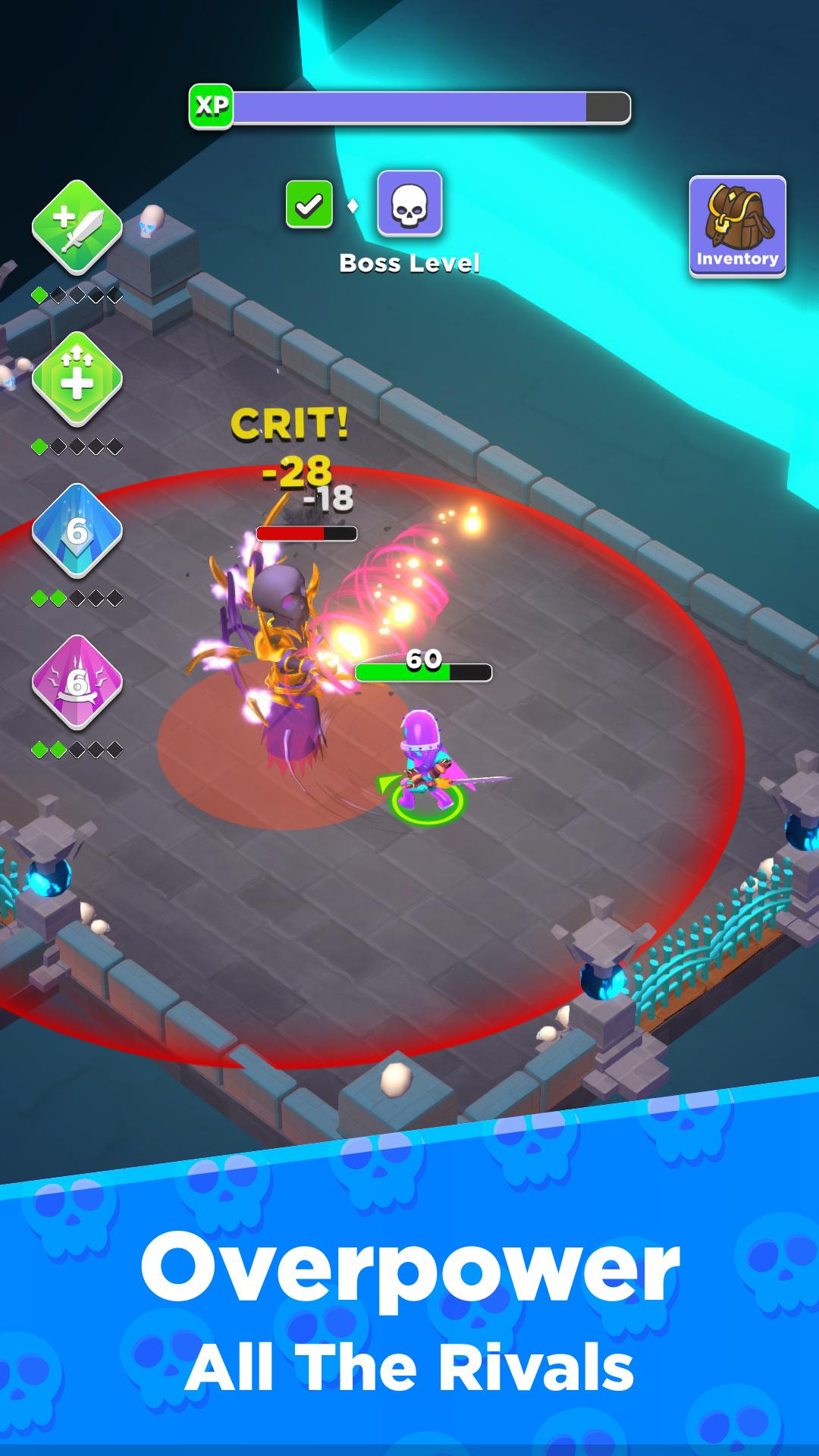Choose the pink level 6 skill diamond
819x1456 pixels.
pyautogui.click(x=77, y=682)
